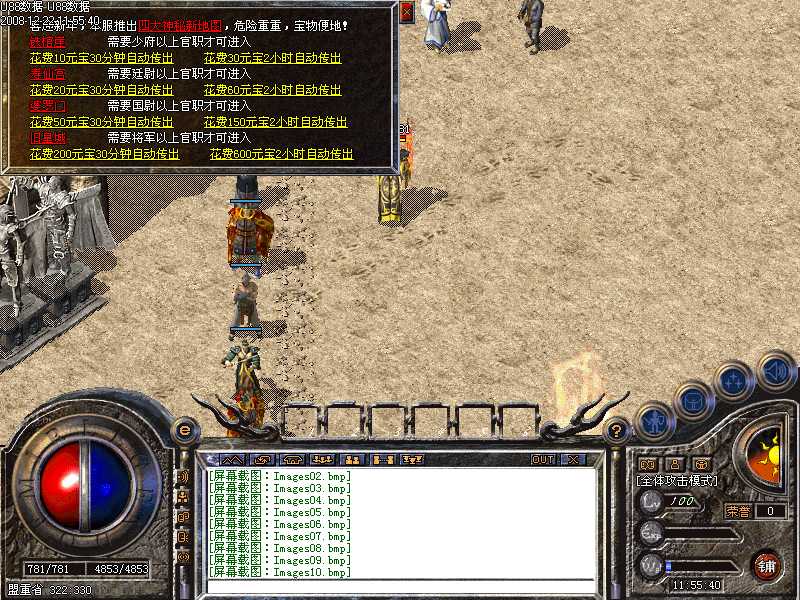The width and height of the screenshot is (800, 600).
Task: Open the bag inventory round button
Action: (x=692, y=400)
